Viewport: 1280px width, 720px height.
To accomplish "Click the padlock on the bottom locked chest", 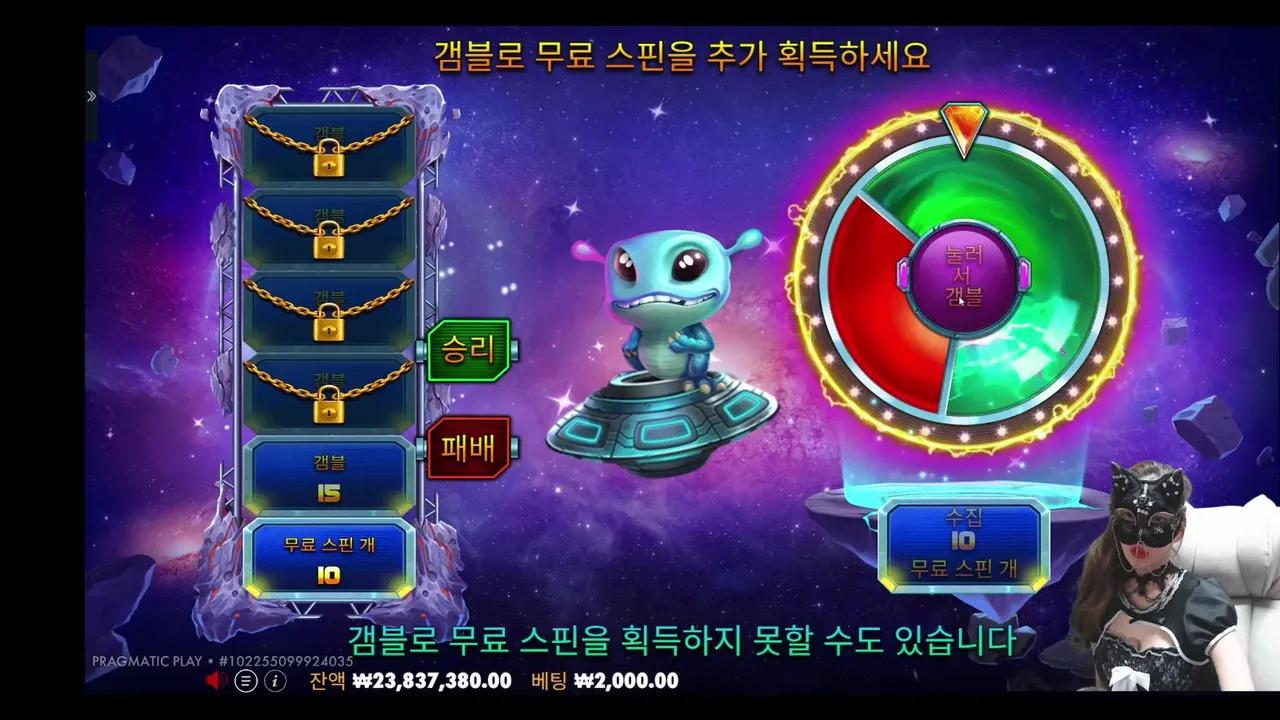I will click(x=327, y=411).
